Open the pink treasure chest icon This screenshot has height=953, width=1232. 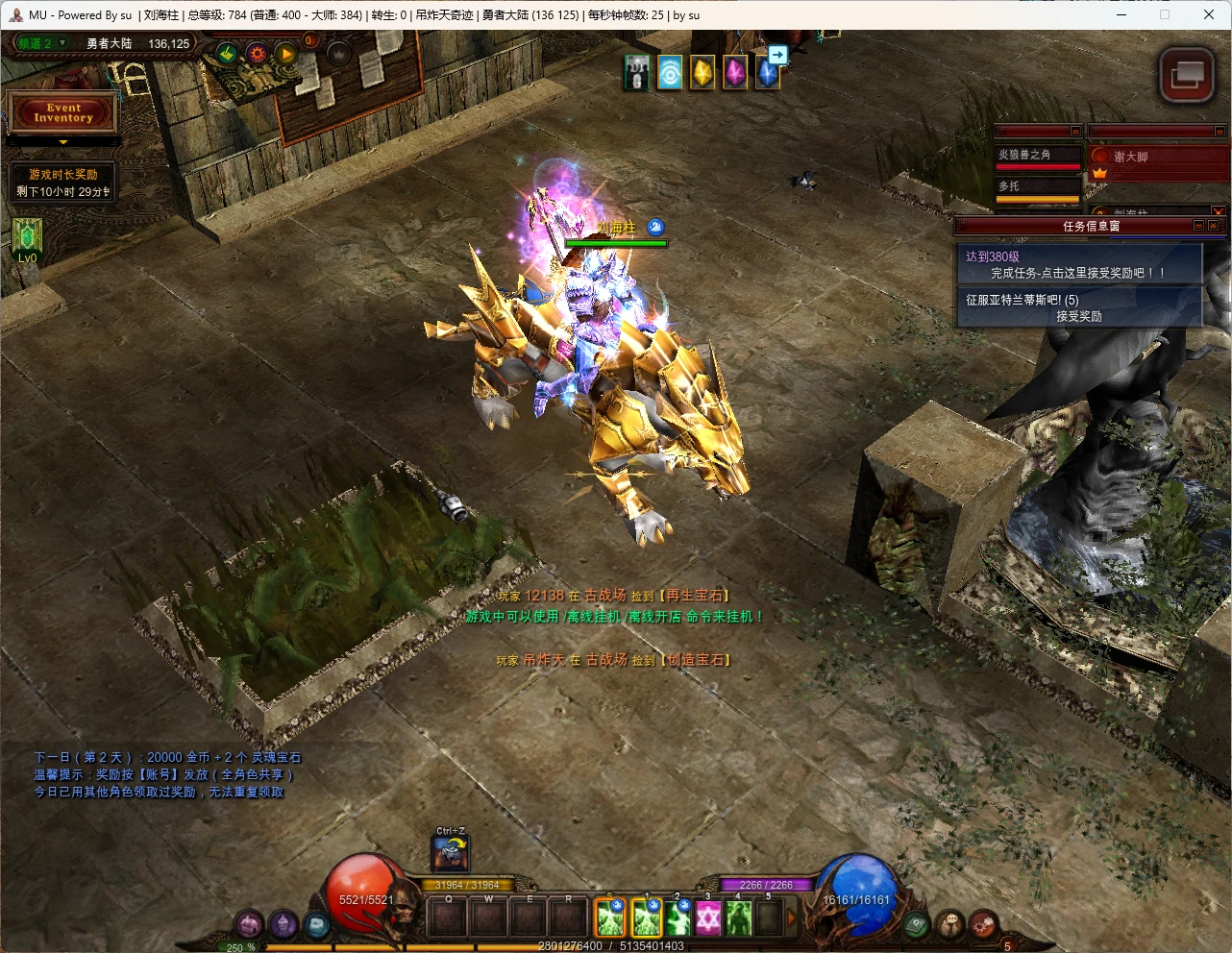point(250,924)
